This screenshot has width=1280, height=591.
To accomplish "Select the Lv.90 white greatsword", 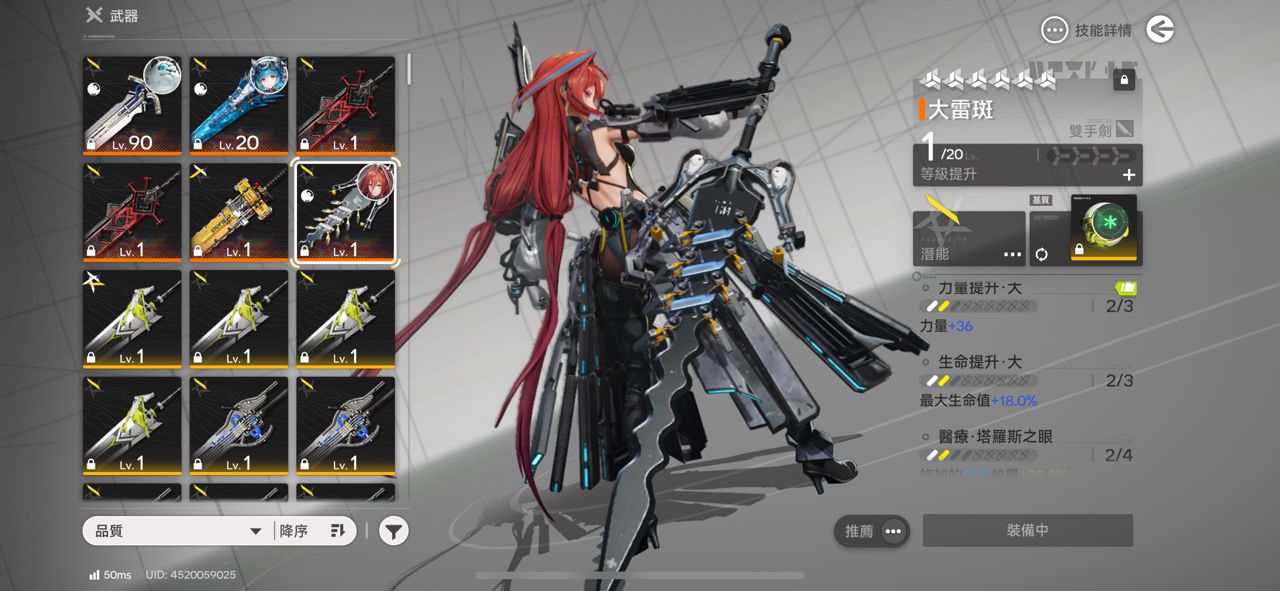I will tap(132, 105).
